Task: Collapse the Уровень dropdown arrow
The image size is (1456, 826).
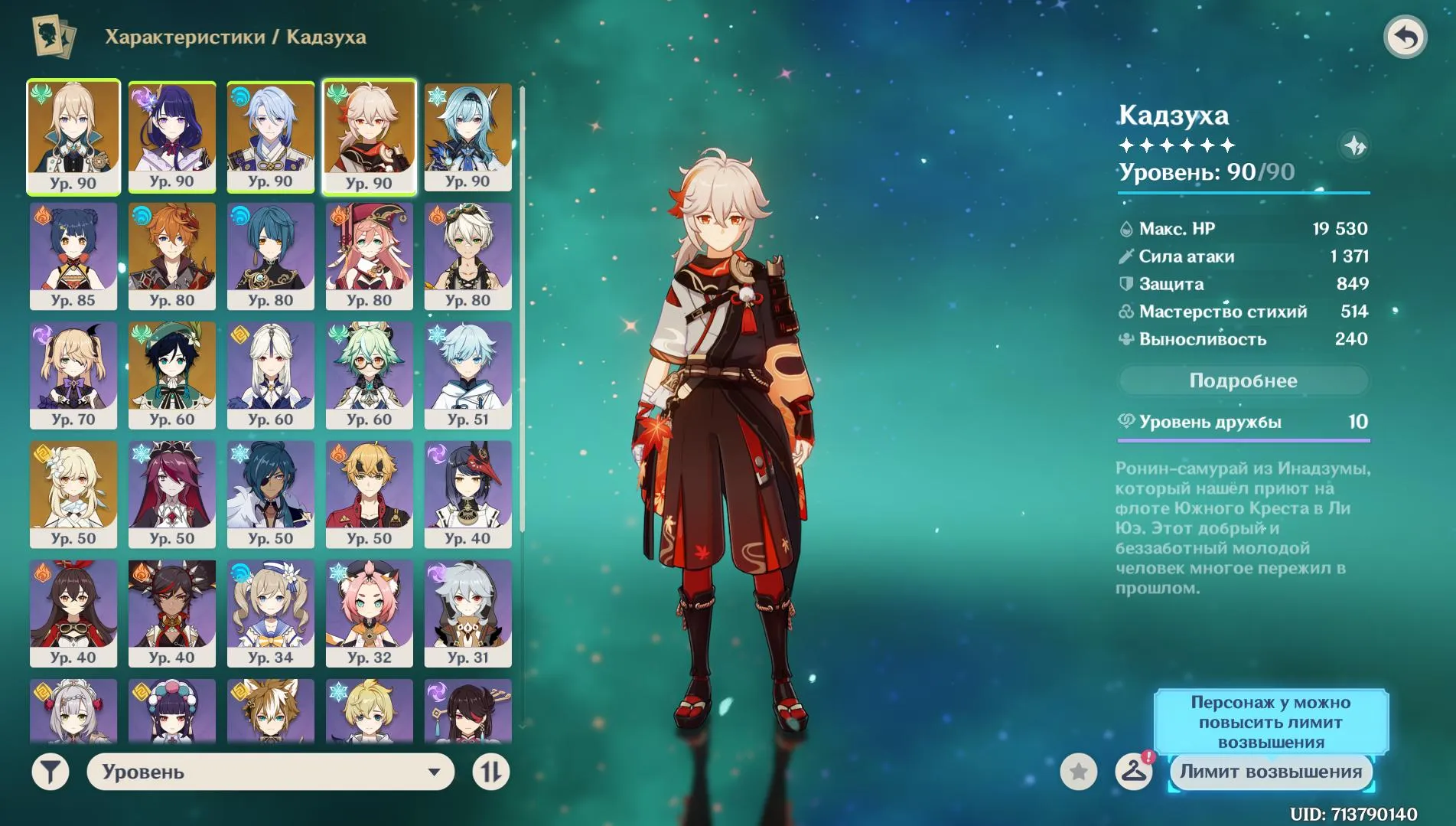Action: [434, 772]
